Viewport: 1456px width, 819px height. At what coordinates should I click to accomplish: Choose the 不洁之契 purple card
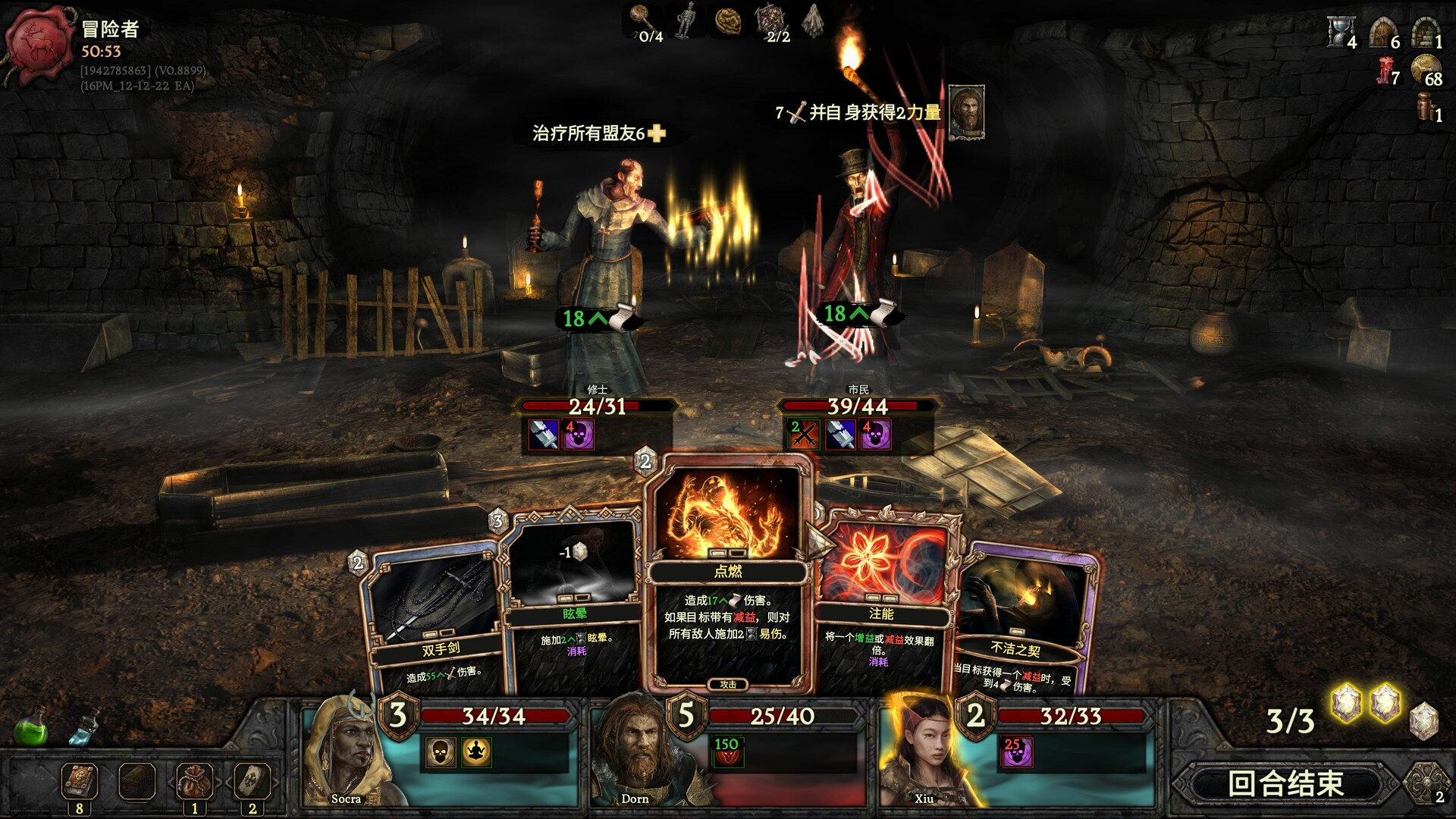coord(1020,622)
